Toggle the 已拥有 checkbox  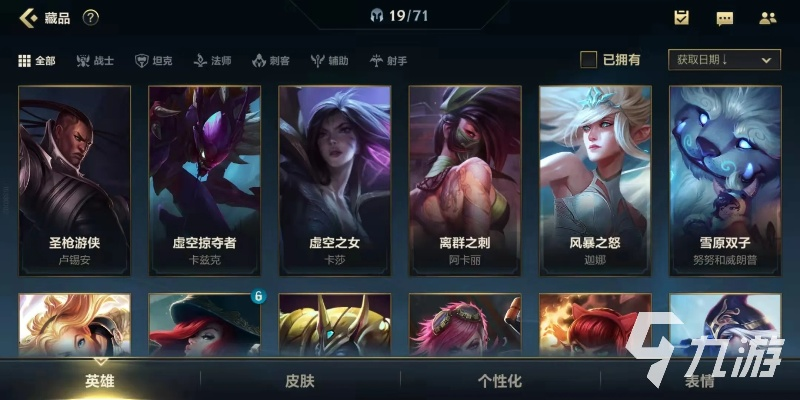(x=589, y=60)
